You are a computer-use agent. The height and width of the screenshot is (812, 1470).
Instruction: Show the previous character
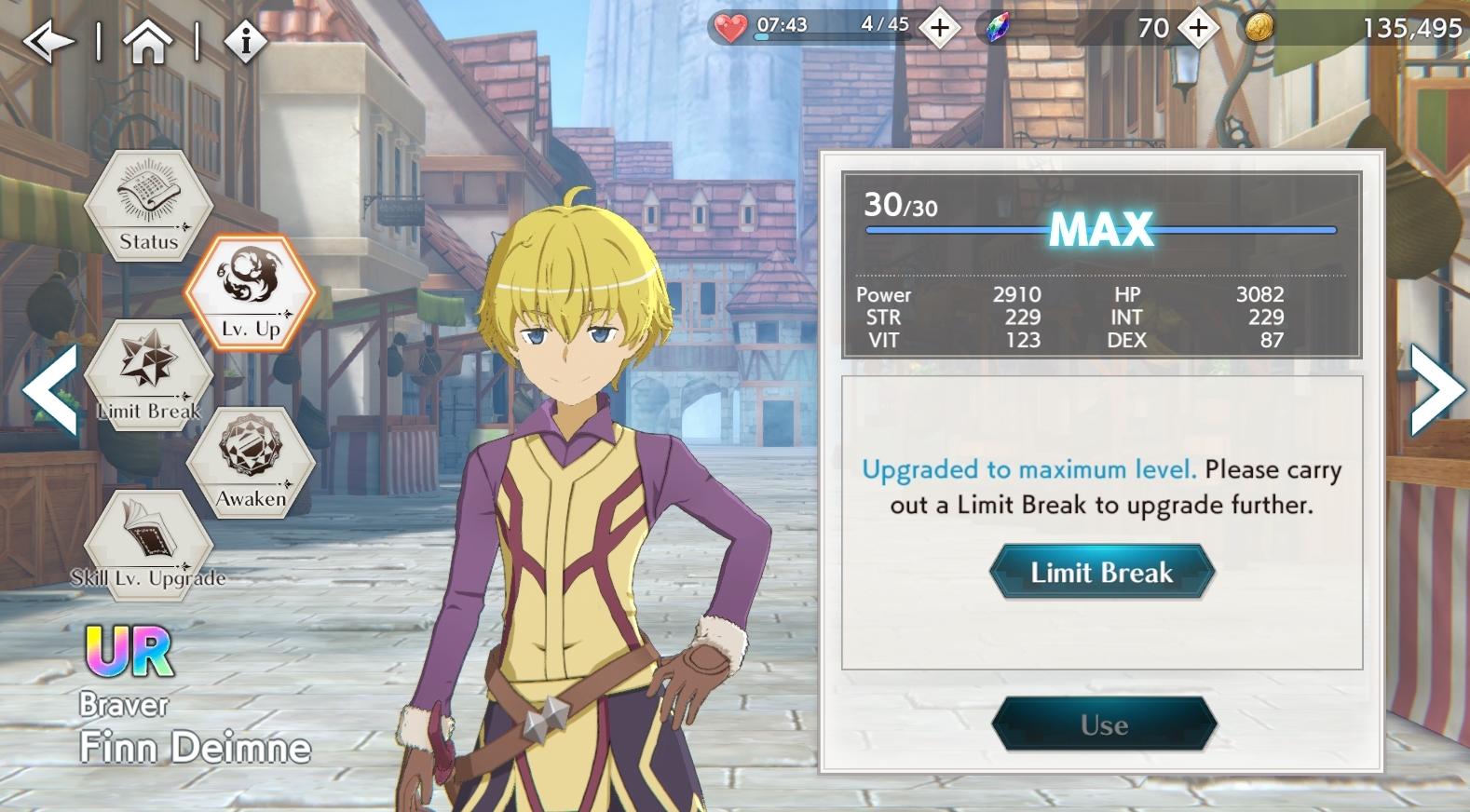pyautogui.click(x=49, y=389)
